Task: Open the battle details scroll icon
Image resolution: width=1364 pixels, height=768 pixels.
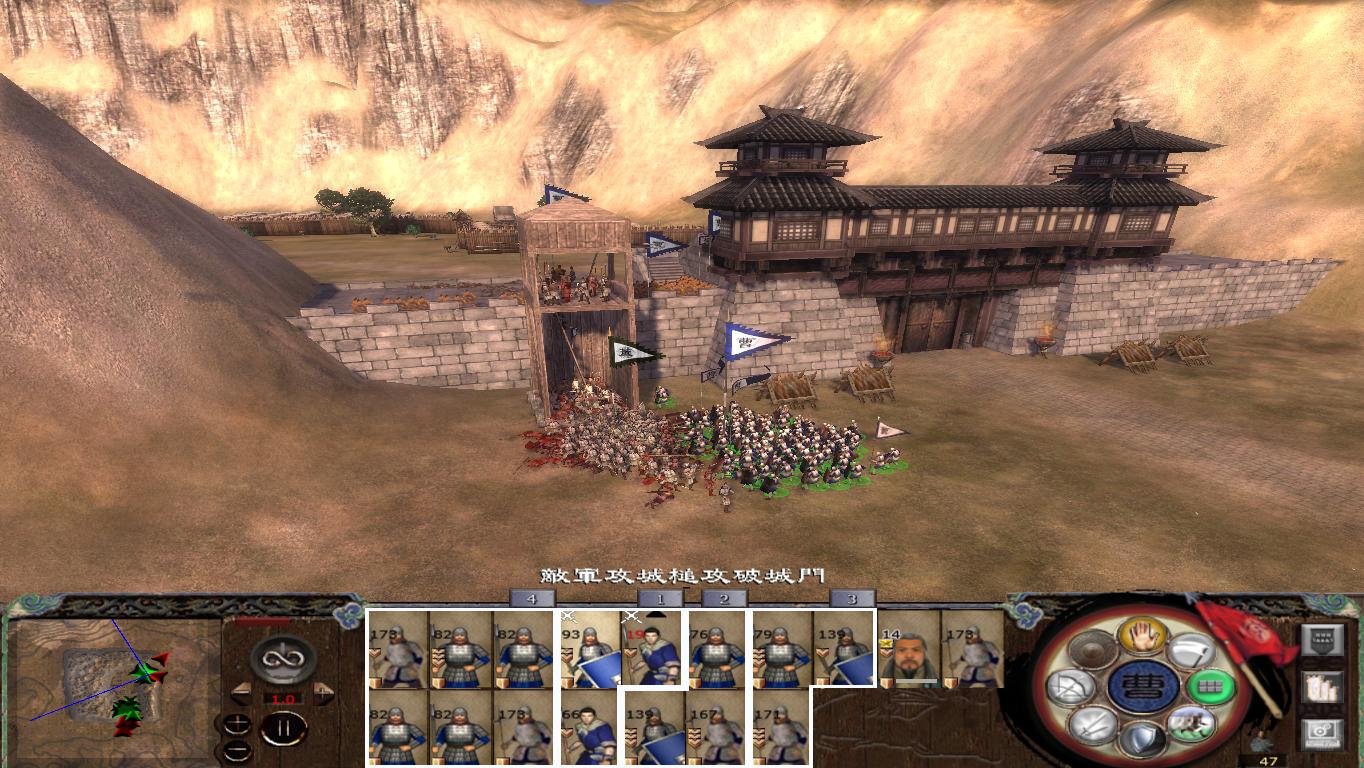Action: [1322, 688]
